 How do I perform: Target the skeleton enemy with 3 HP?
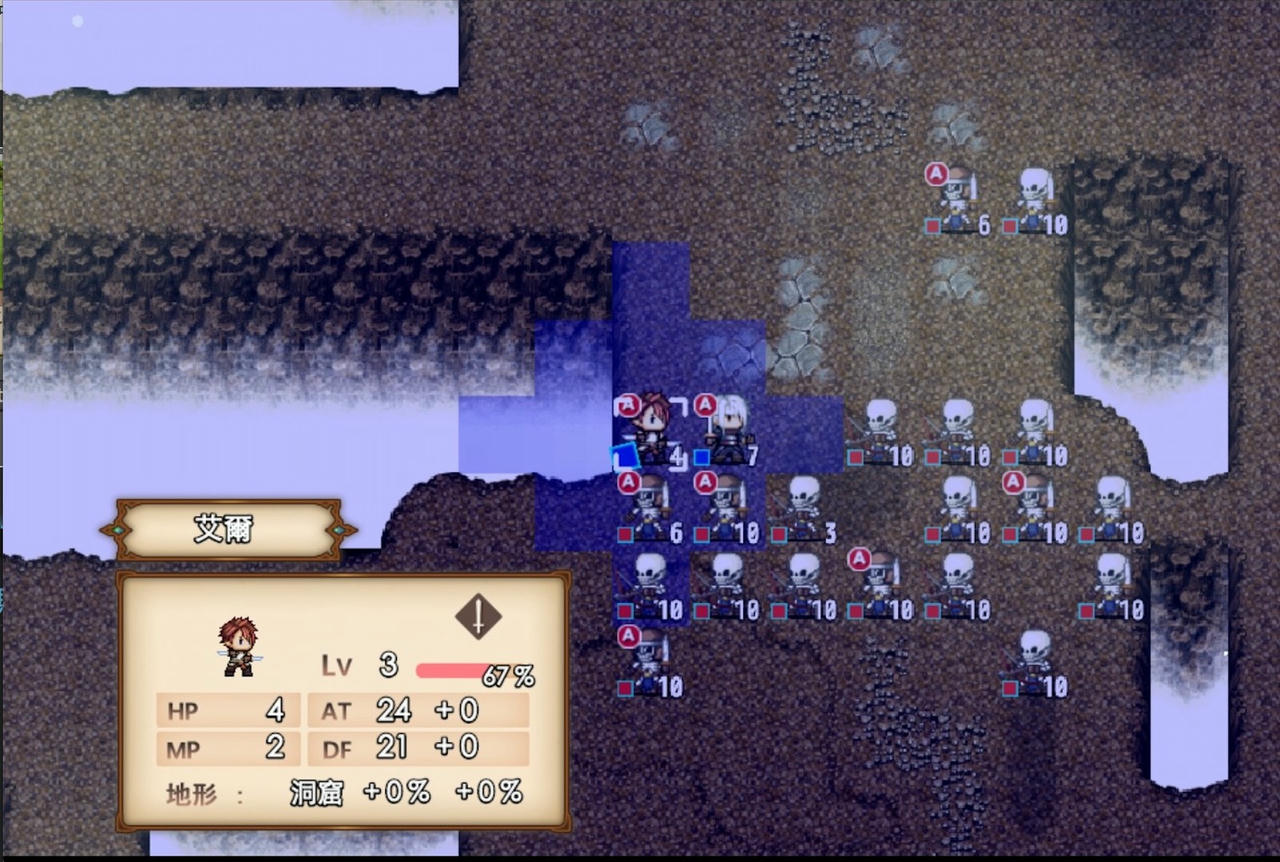803,508
